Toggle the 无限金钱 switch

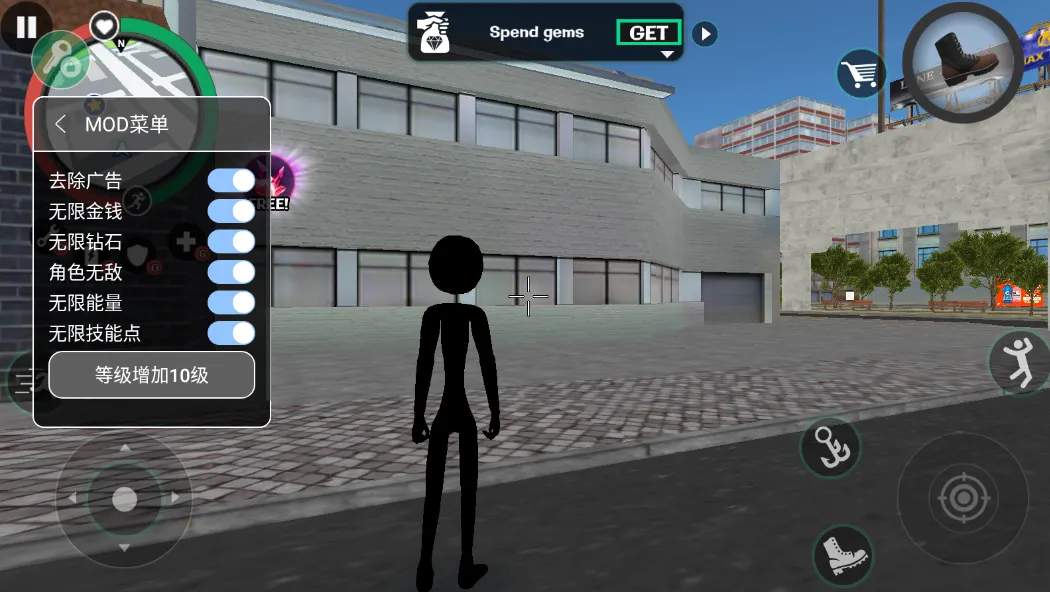[x=231, y=211]
